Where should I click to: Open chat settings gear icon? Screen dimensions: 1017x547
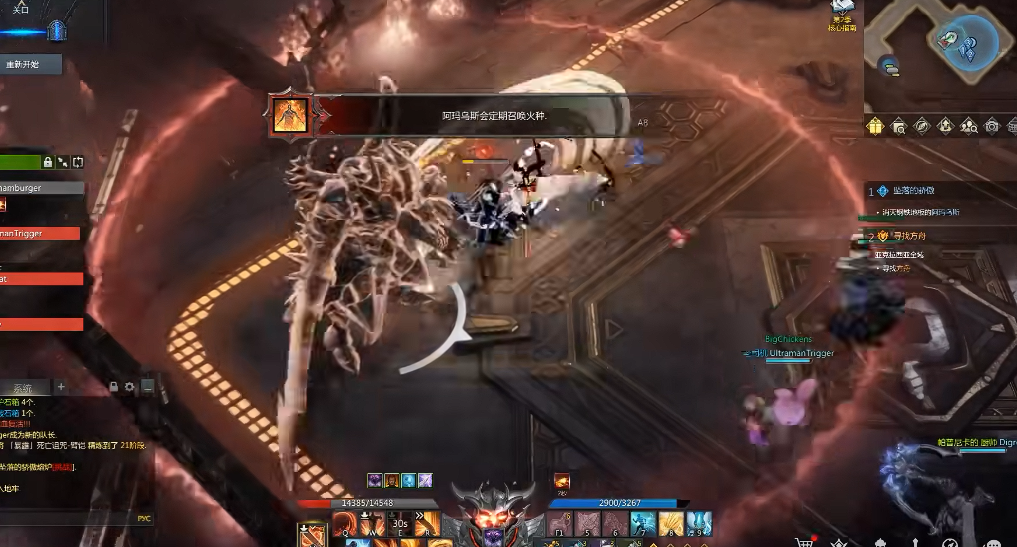click(130, 387)
